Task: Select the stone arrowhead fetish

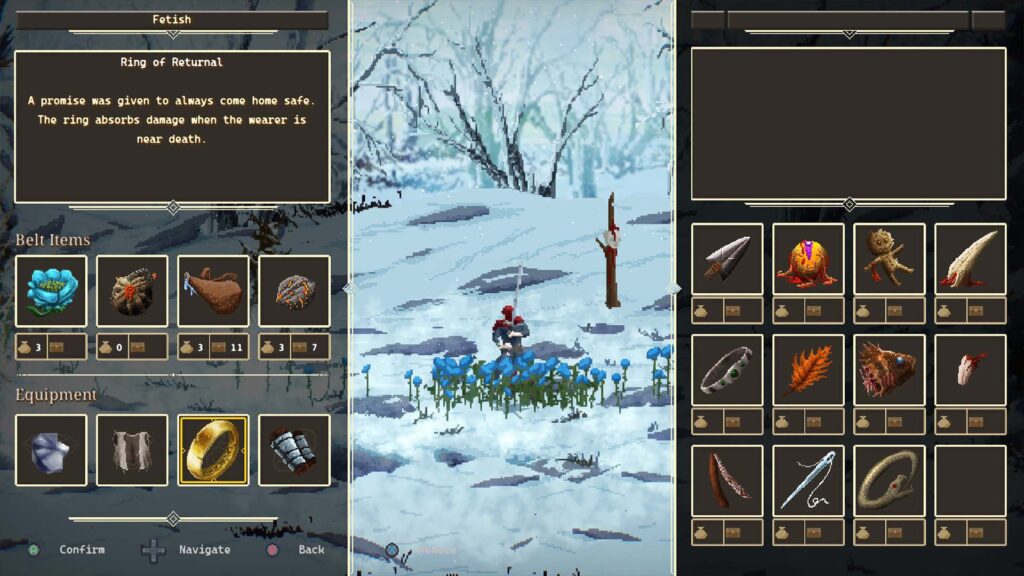Action: [727, 259]
